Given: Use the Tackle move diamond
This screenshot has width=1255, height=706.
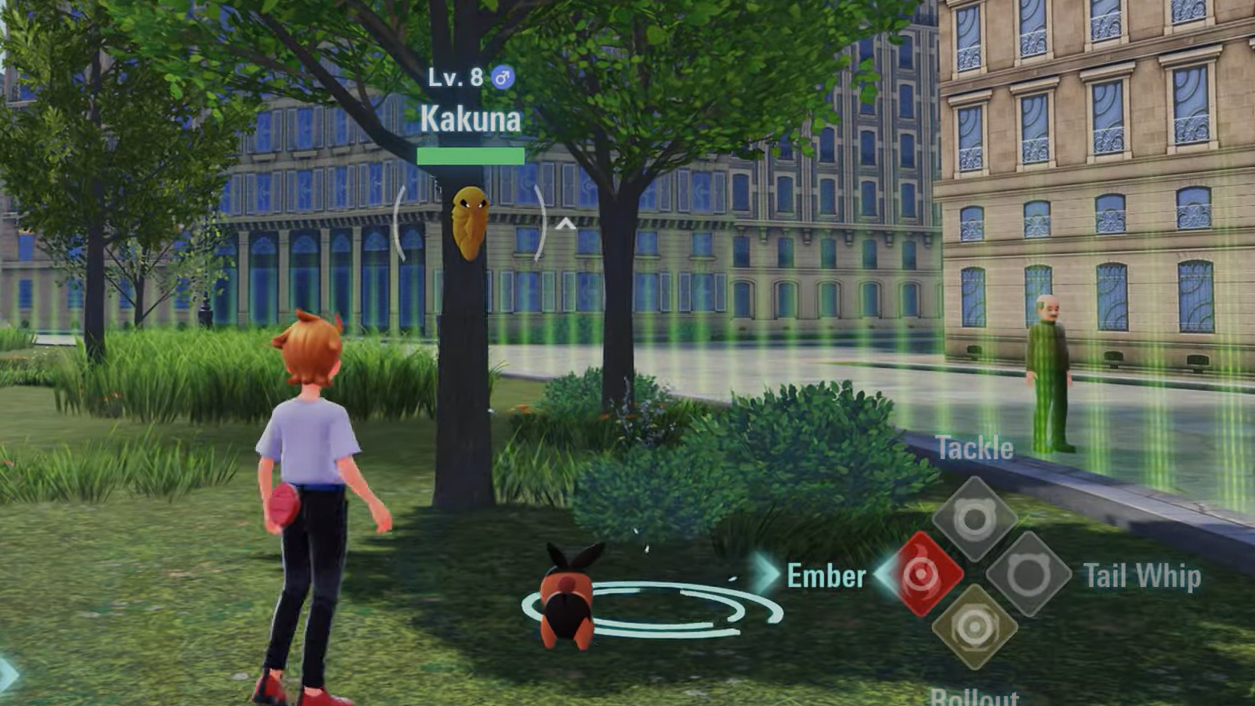Looking at the screenshot, I should (x=974, y=520).
